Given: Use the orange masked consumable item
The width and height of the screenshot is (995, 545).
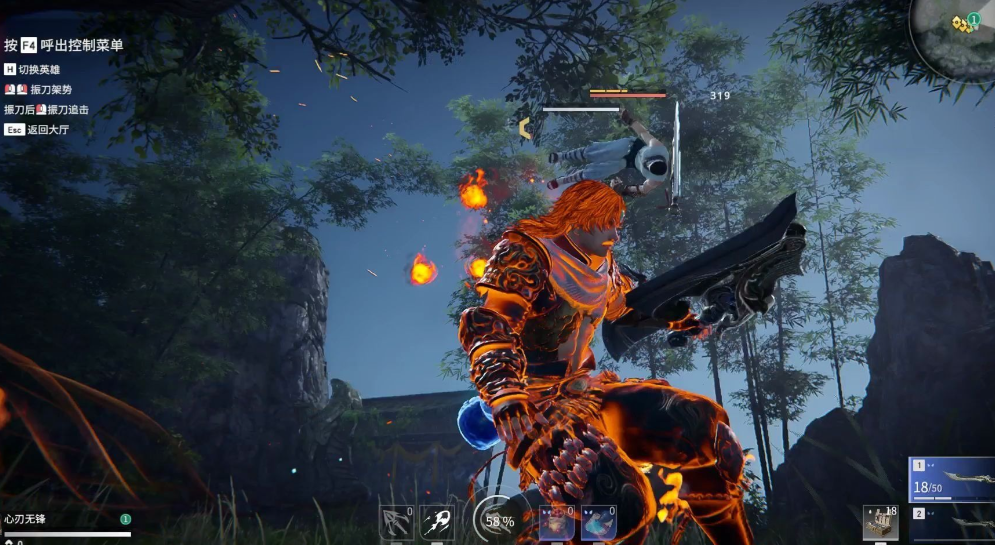Looking at the screenshot, I should (x=556, y=523).
